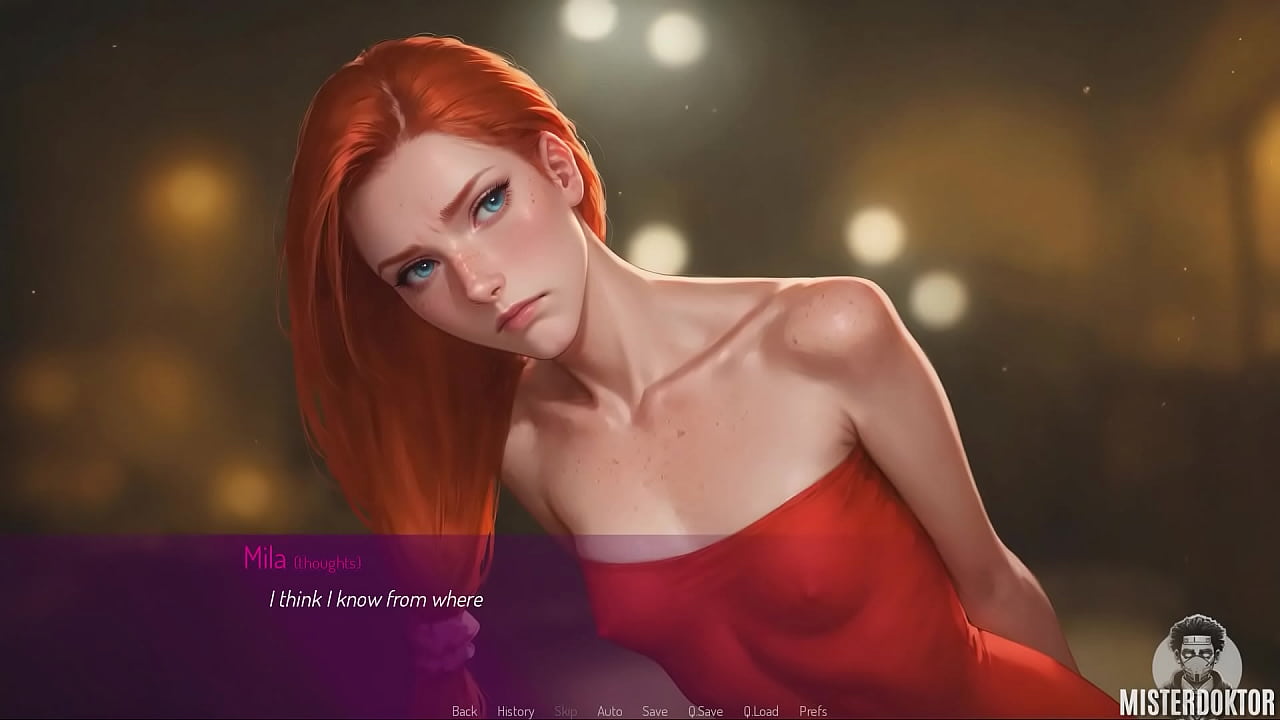Screen dimensions: 1280x720
Task: Click the grayed-out Skip option
Action: (x=566, y=711)
